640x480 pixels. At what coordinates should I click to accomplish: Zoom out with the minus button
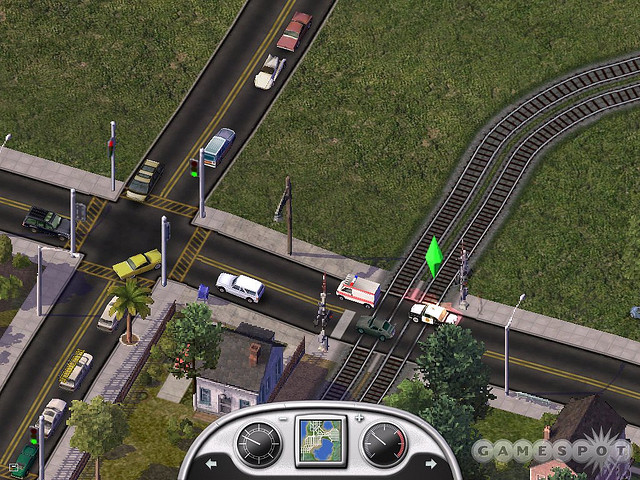point(284,418)
